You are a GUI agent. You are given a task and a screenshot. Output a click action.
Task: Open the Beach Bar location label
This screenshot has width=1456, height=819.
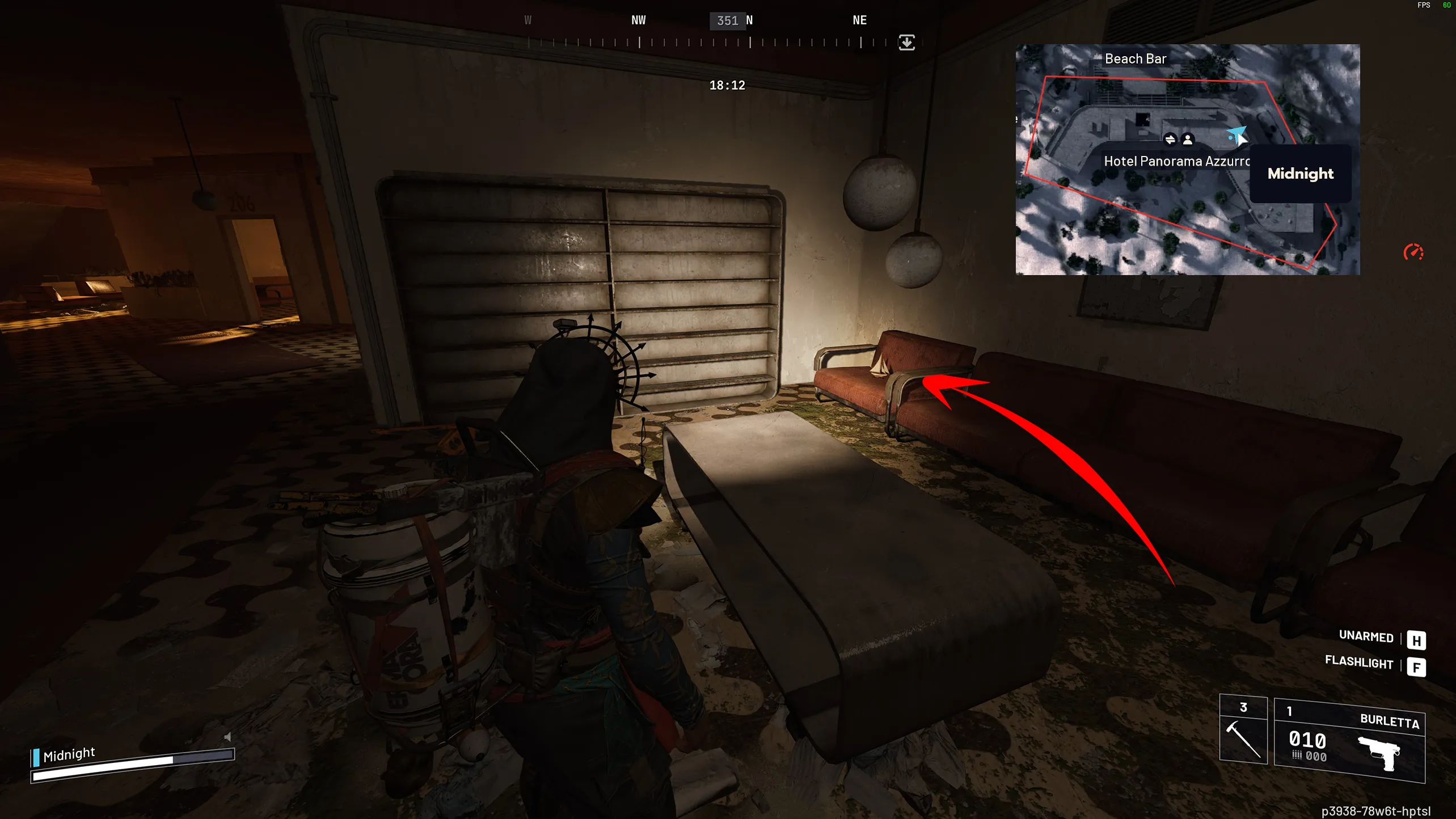click(1136, 58)
